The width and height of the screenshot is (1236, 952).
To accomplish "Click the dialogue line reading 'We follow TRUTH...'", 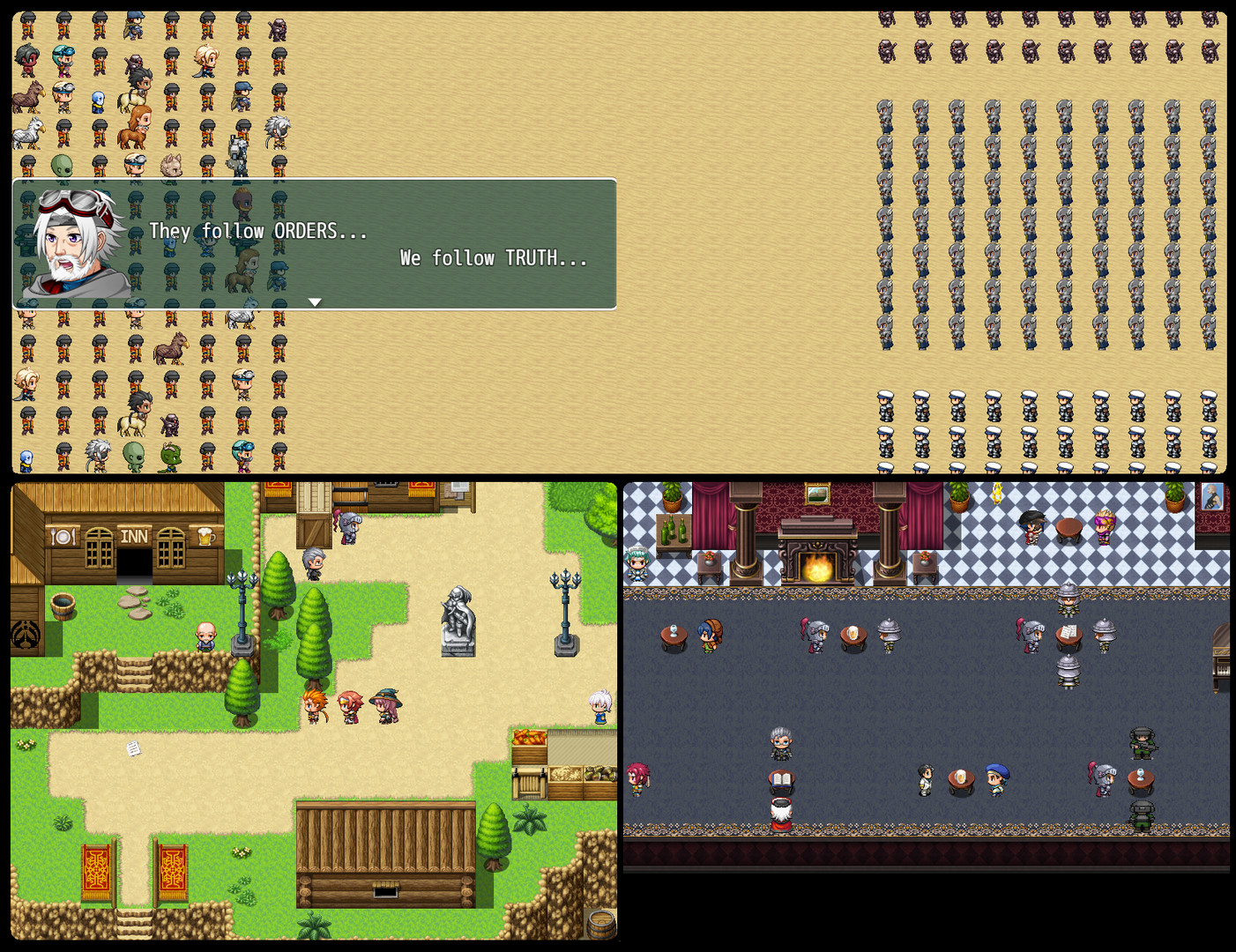I will click(494, 258).
